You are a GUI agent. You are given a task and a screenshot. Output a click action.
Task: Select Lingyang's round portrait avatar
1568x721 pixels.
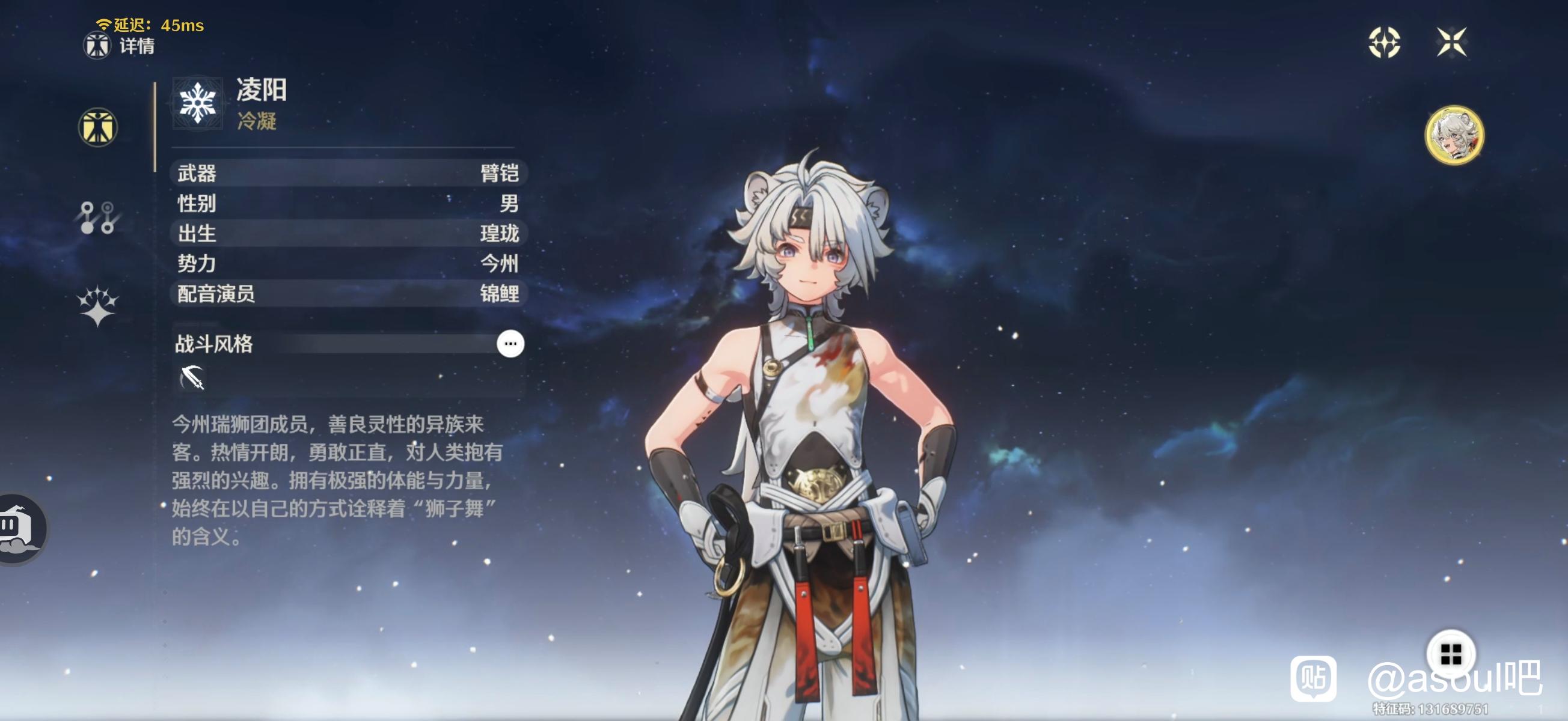tap(1454, 135)
